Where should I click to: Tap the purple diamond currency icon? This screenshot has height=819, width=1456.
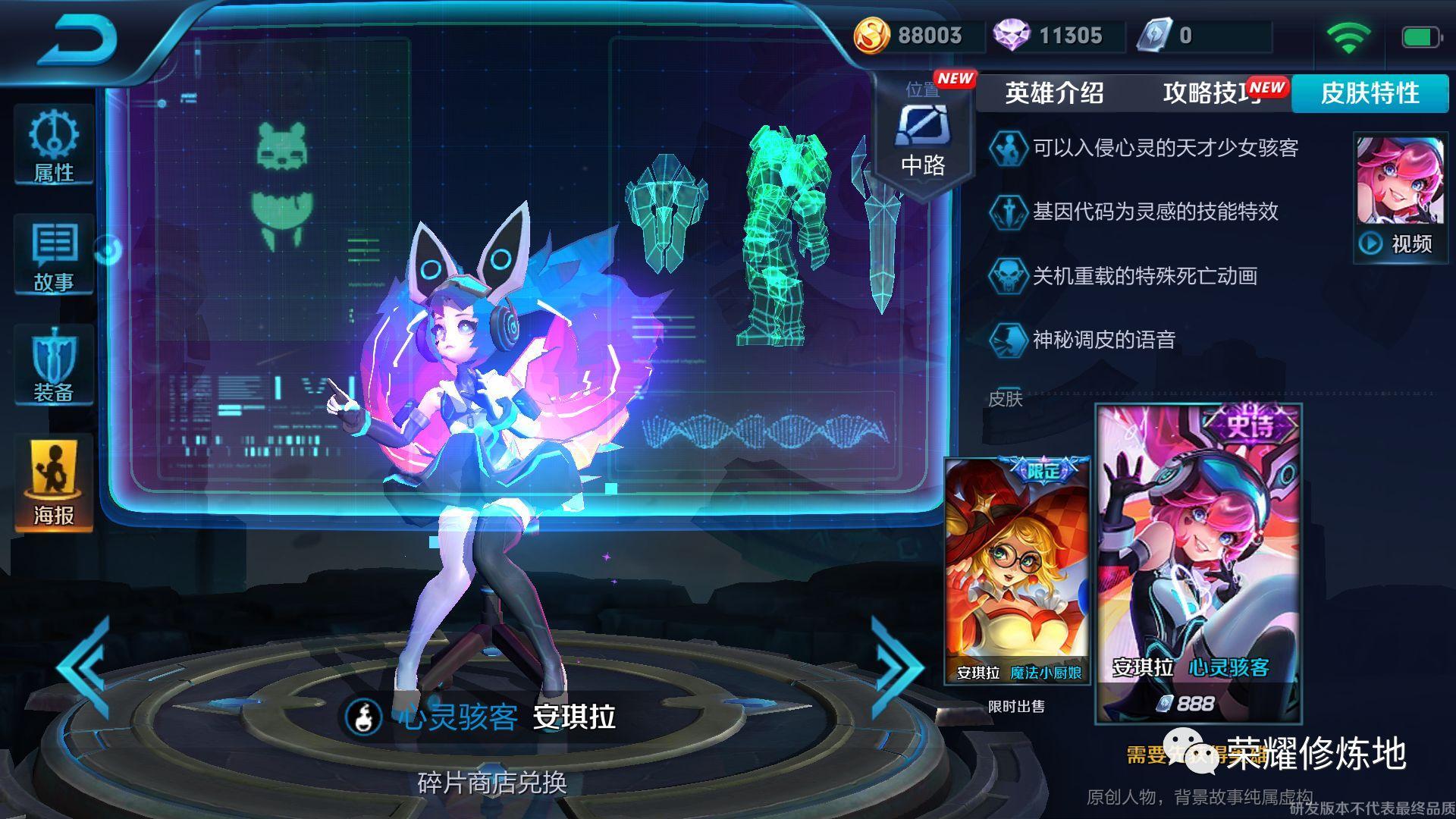click(x=1012, y=36)
